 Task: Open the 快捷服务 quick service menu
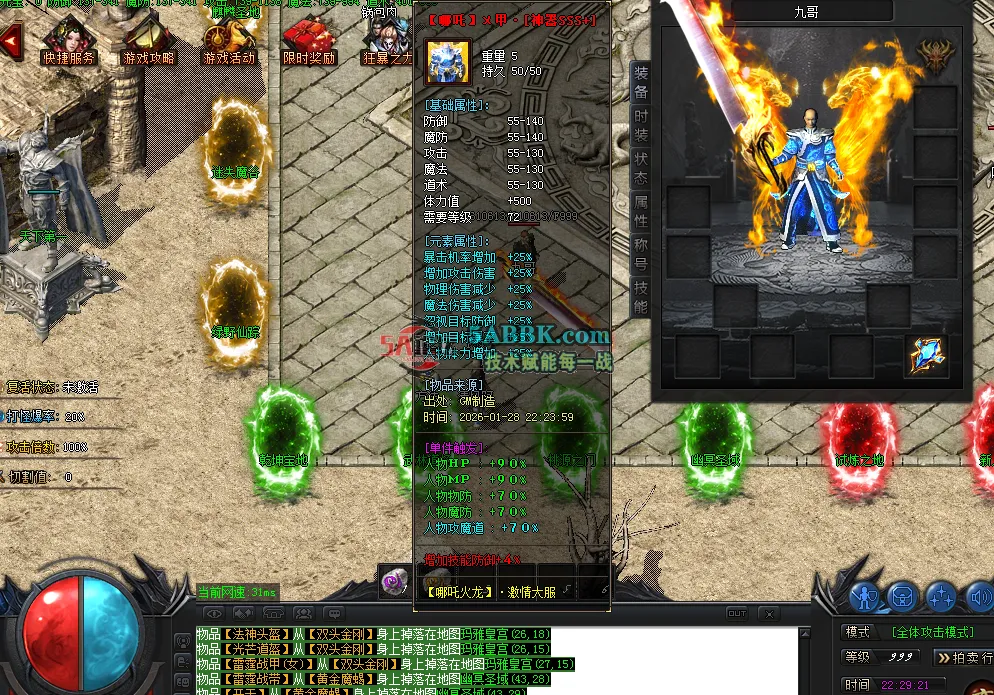point(68,42)
